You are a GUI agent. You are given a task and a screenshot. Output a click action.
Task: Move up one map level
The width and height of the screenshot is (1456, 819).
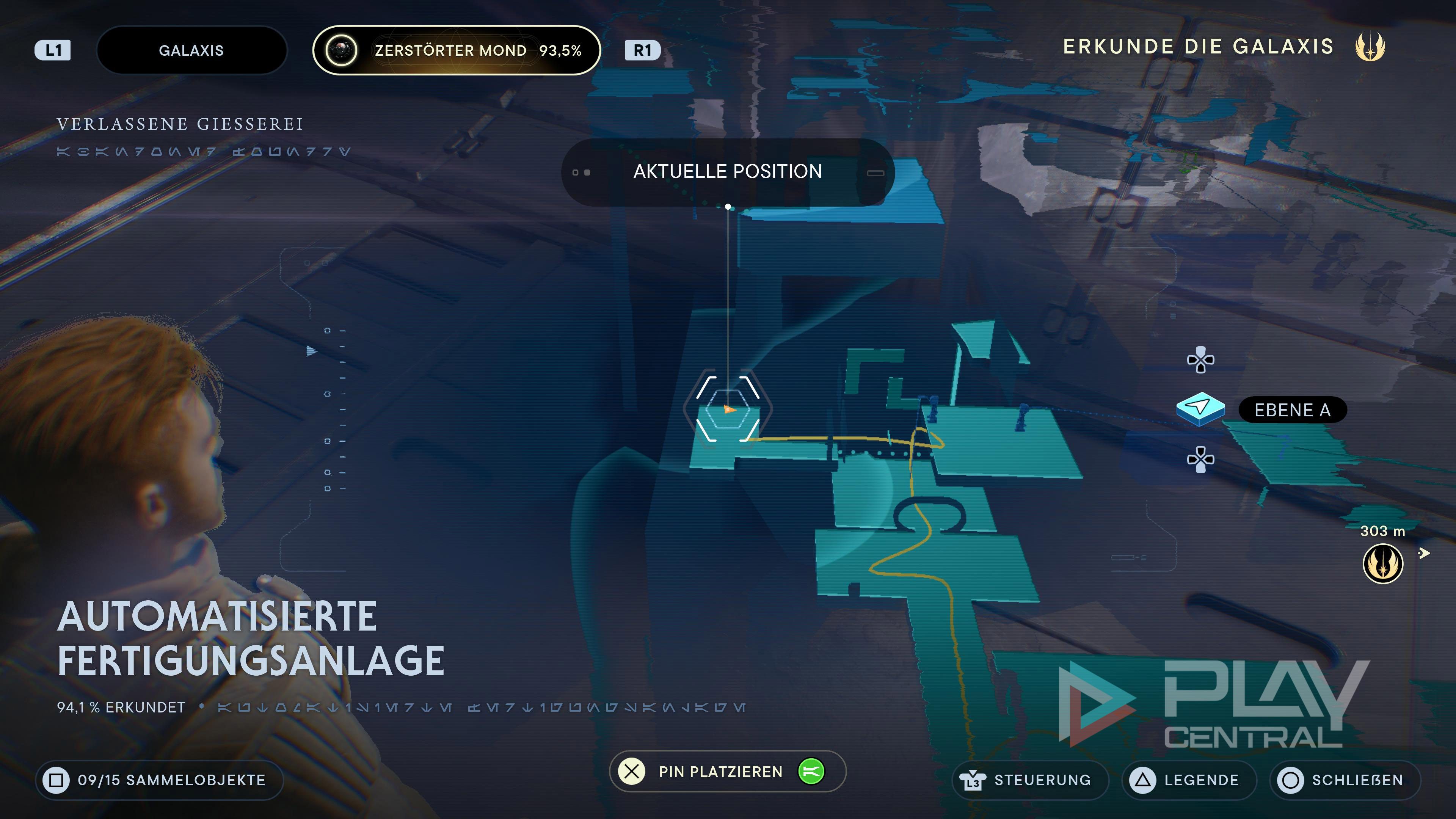[1200, 360]
